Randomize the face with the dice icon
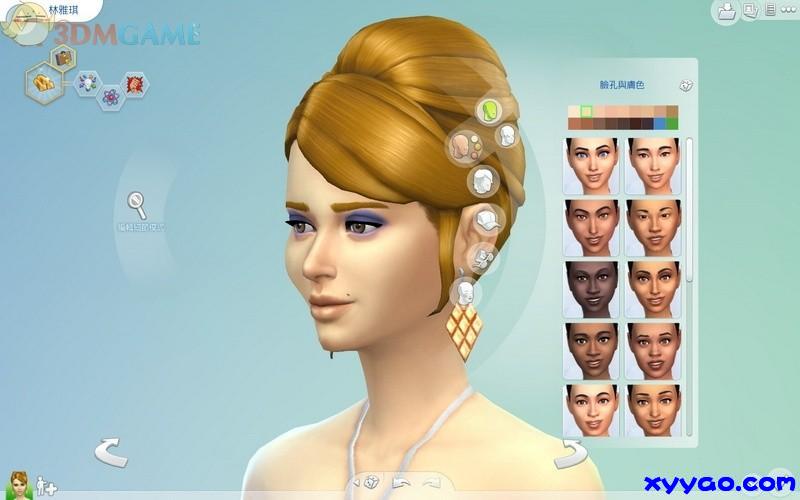The image size is (800, 500). (686, 87)
